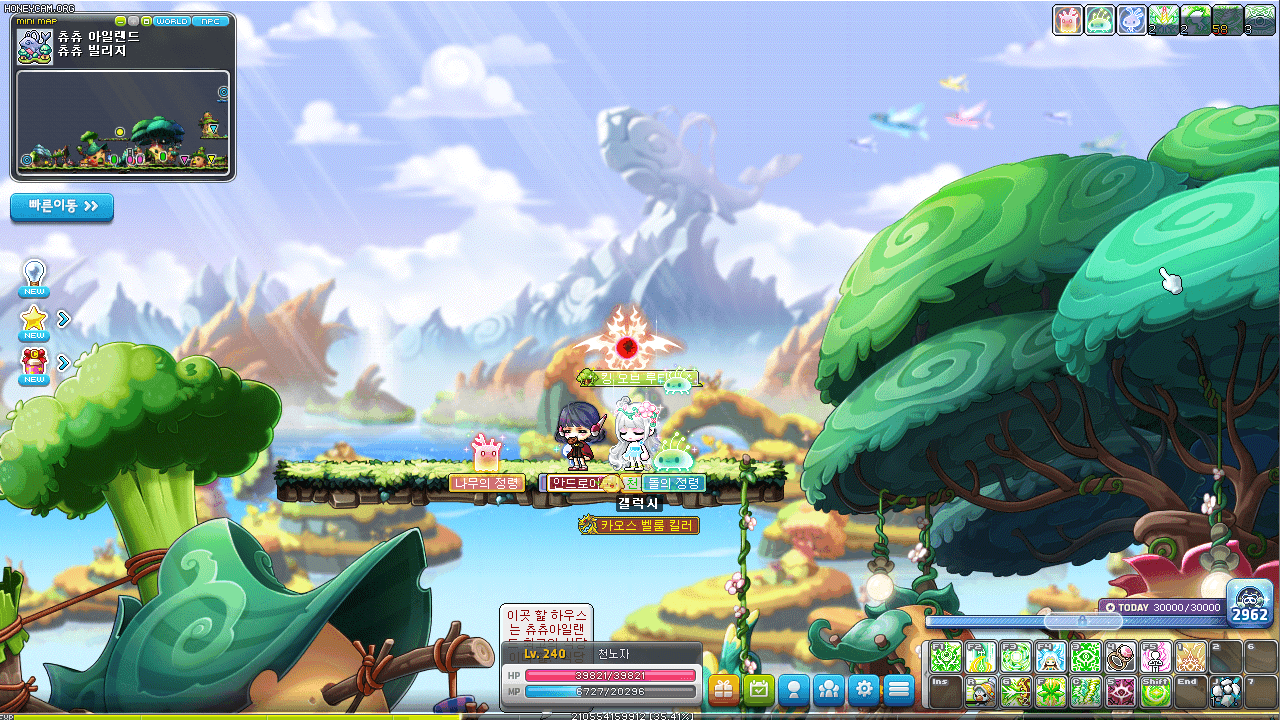Select the pink tree spirit buff icon
Screen dimensions: 1280x720
[x=1068, y=20]
